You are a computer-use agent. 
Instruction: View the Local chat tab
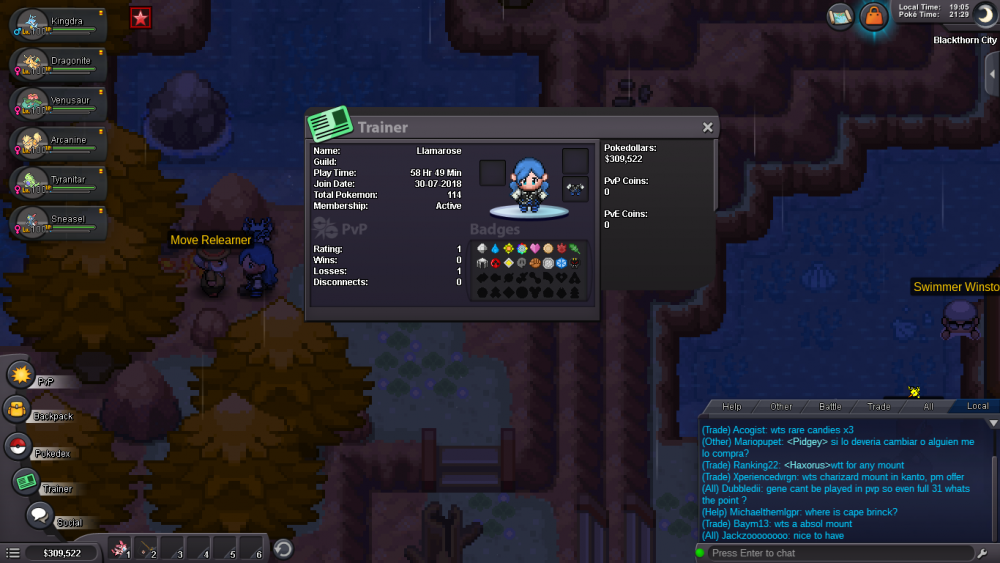point(977,406)
